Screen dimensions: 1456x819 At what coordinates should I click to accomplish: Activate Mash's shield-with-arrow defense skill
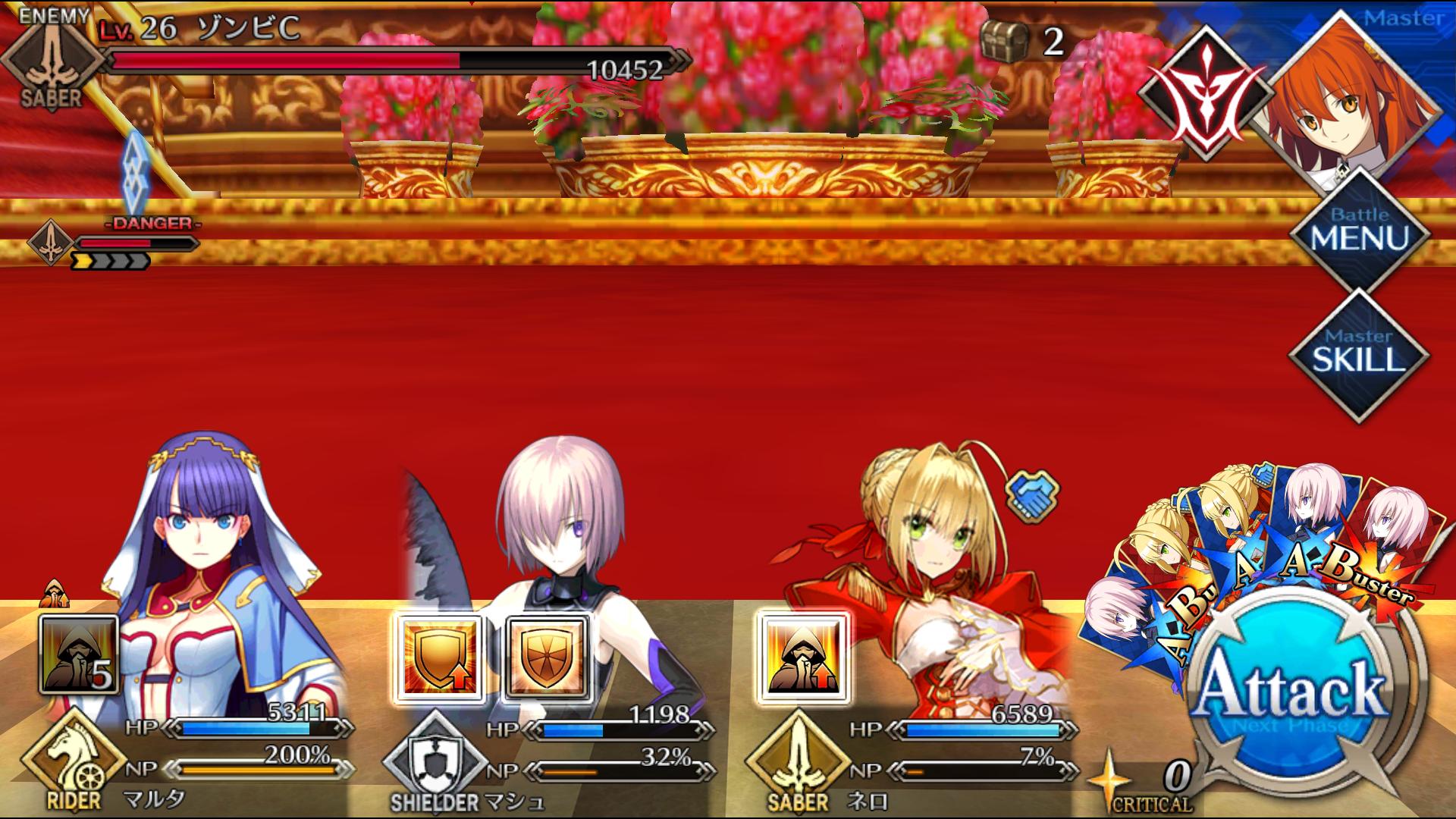tap(440, 657)
